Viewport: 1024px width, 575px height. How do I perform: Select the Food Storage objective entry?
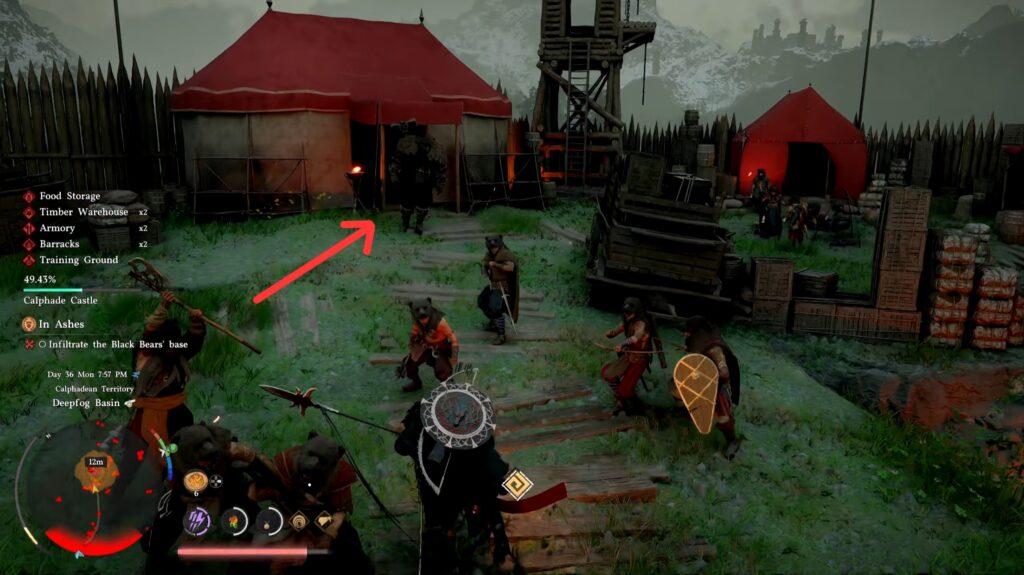[70, 196]
